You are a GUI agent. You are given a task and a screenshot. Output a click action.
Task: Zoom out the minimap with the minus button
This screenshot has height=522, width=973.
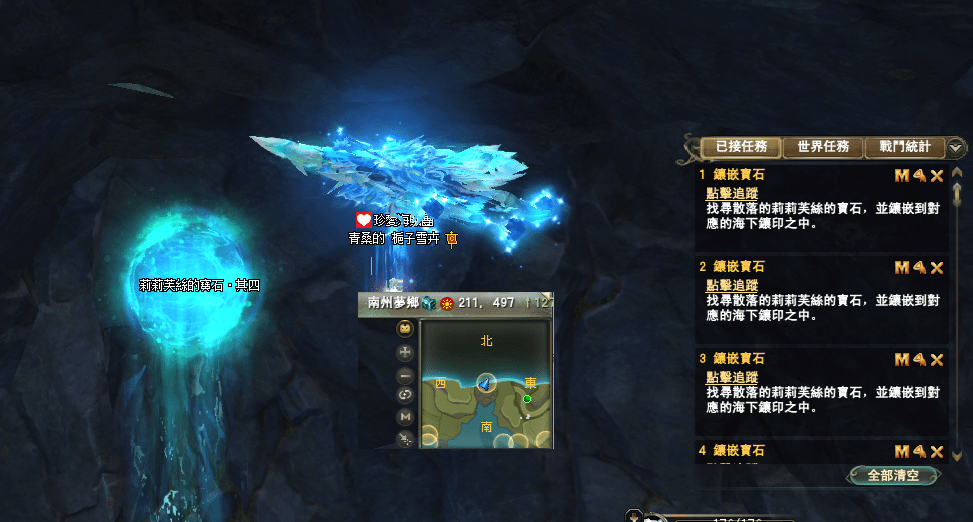click(405, 375)
